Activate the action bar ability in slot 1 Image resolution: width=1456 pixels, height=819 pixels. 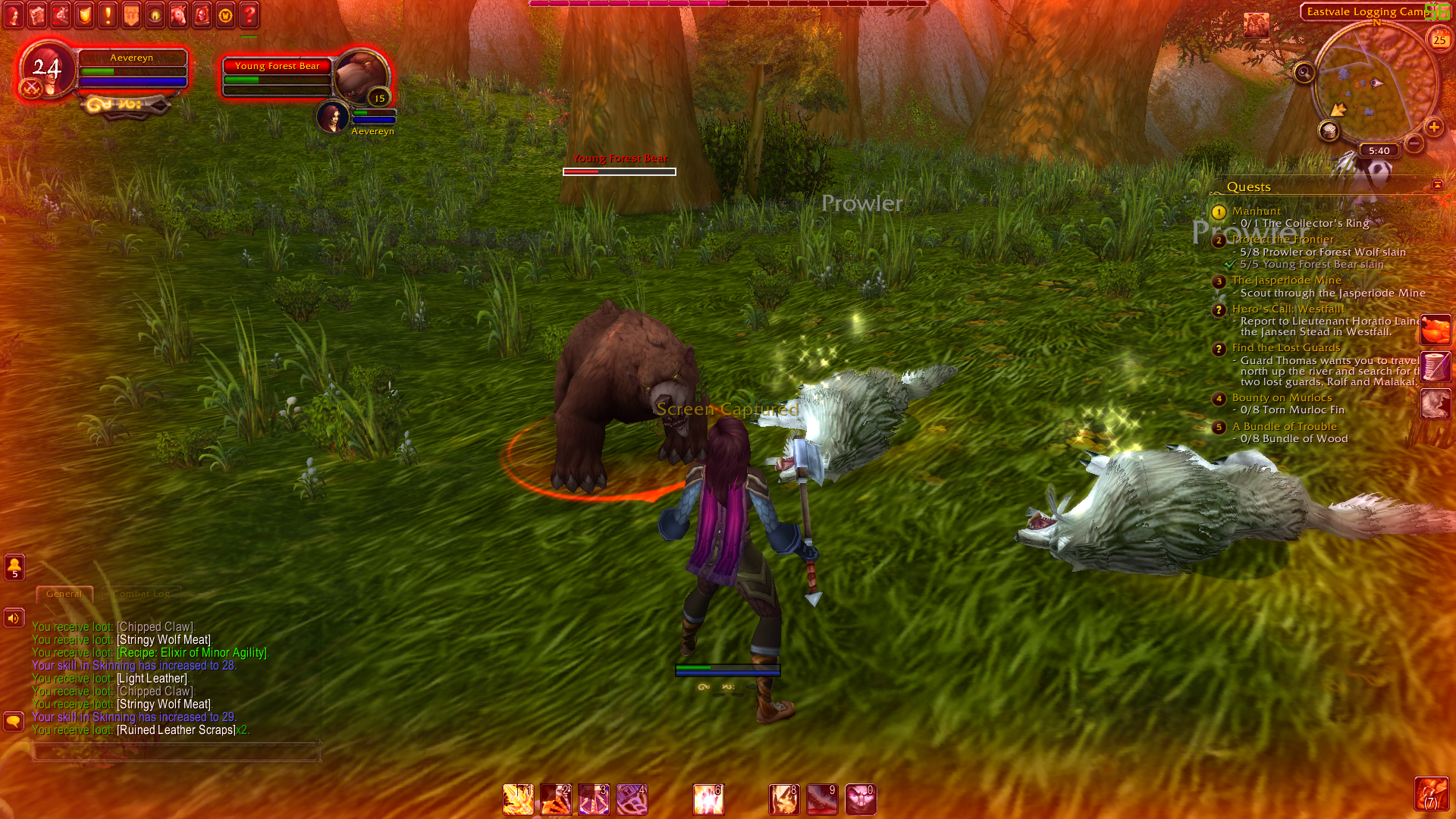click(x=518, y=799)
